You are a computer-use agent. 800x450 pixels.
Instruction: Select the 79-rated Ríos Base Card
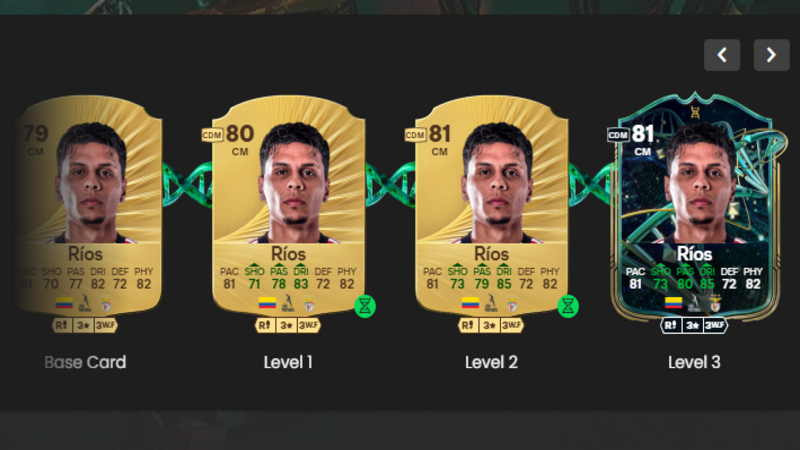pos(88,208)
